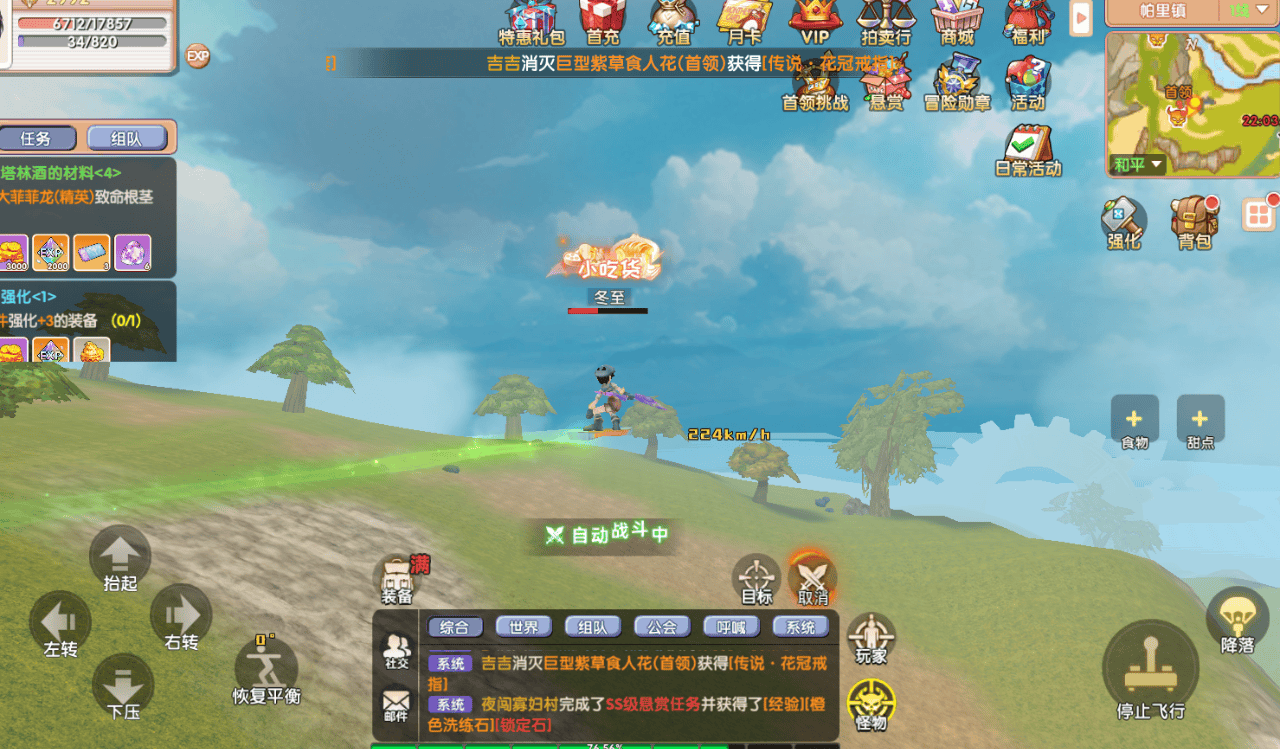The image size is (1280, 749).
Task: Cancel auto-battle with the 取消 button
Action: tap(813, 578)
